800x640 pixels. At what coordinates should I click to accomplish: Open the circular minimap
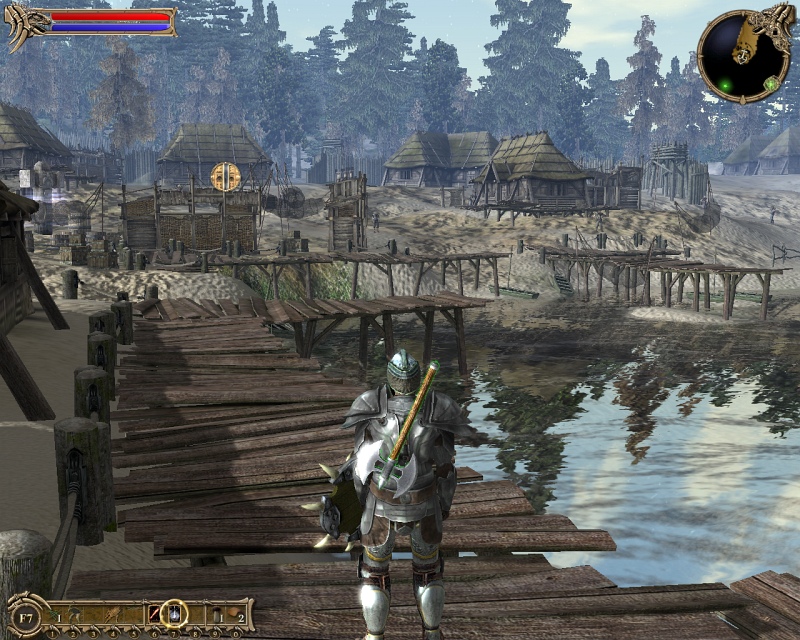point(738,51)
